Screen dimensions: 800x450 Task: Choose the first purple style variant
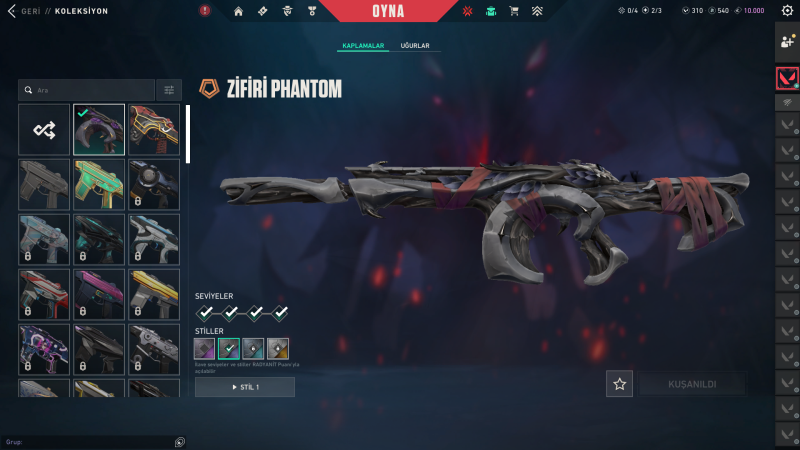(x=205, y=348)
